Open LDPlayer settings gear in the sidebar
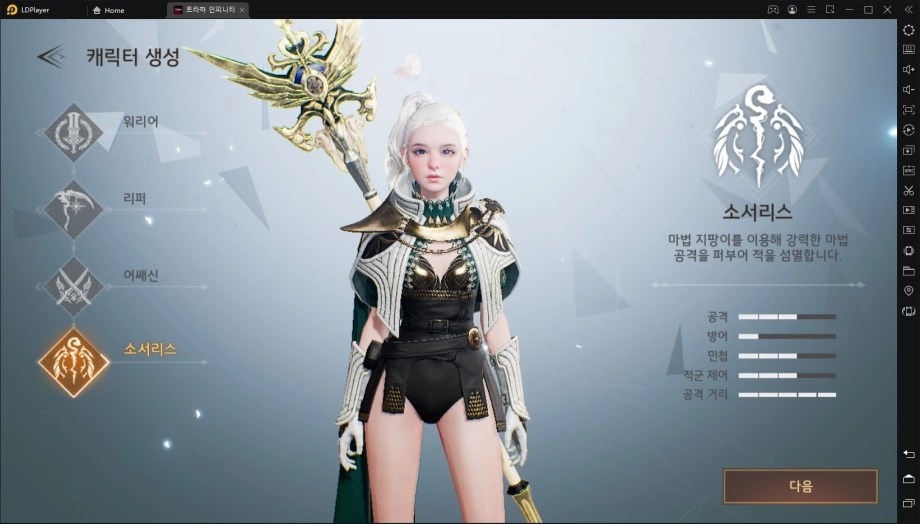The image size is (920, 524). pyautogui.click(x=908, y=30)
